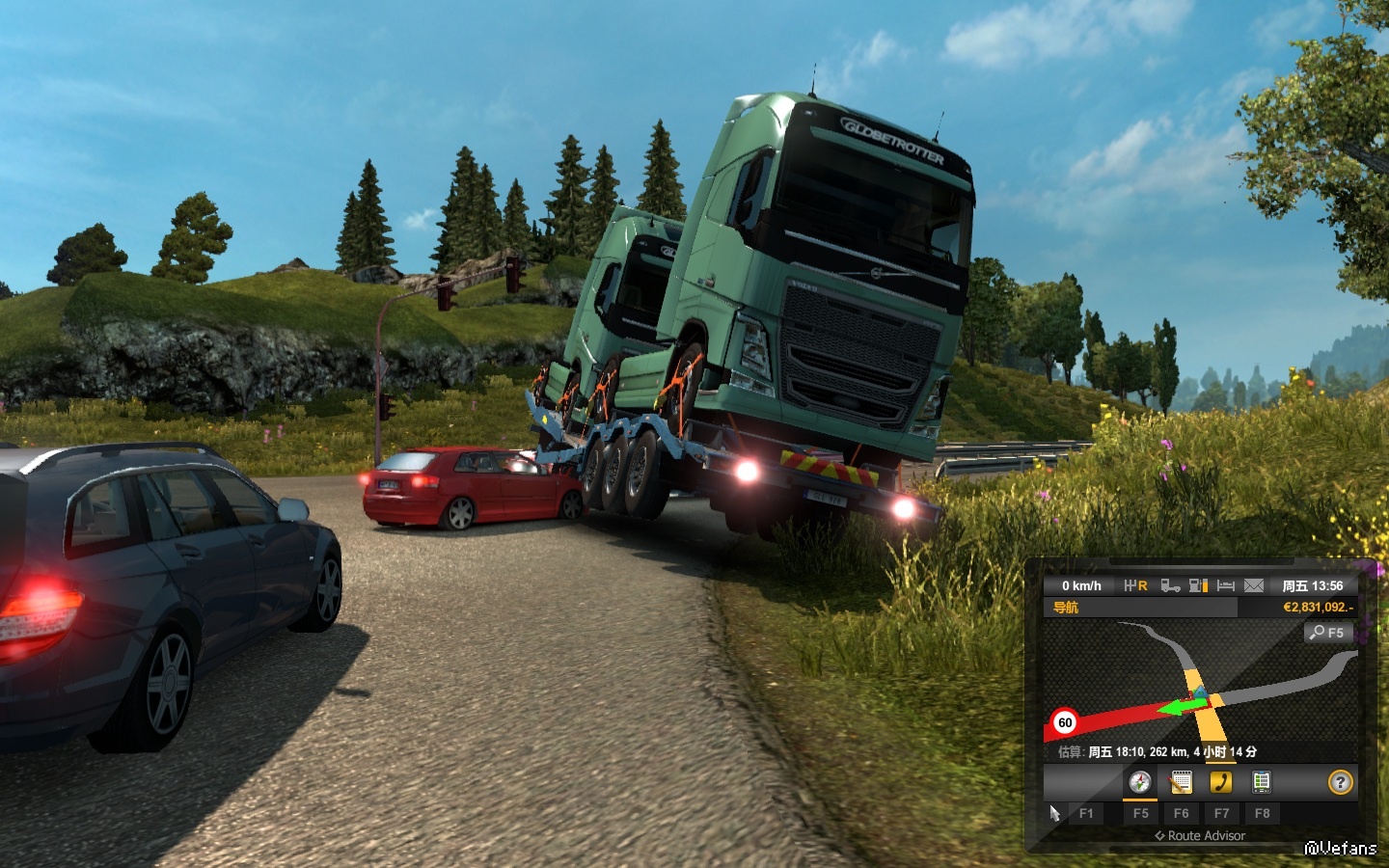Open the question mark help button

(1340, 782)
